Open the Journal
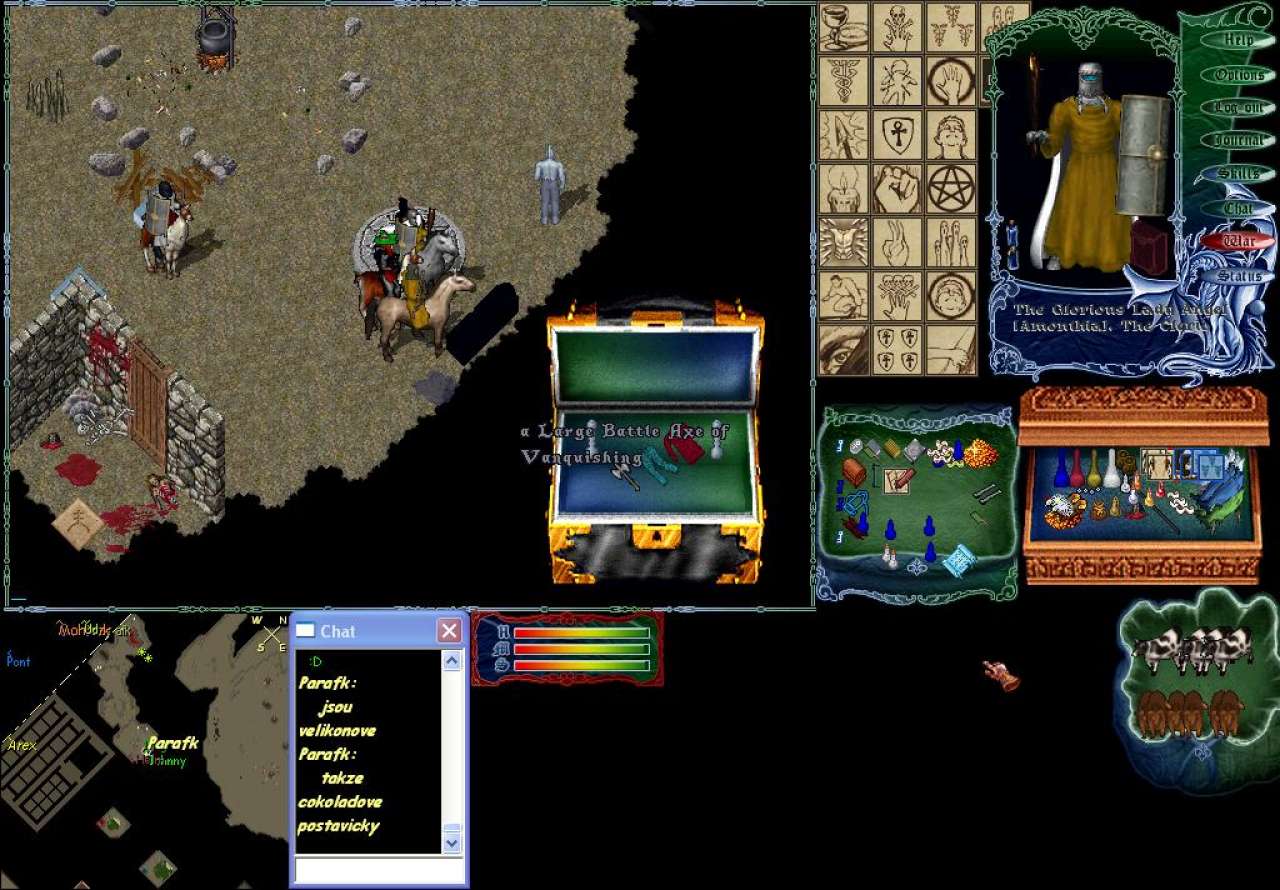Viewport: 1280px width, 890px height. pyautogui.click(x=1238, y=141)
